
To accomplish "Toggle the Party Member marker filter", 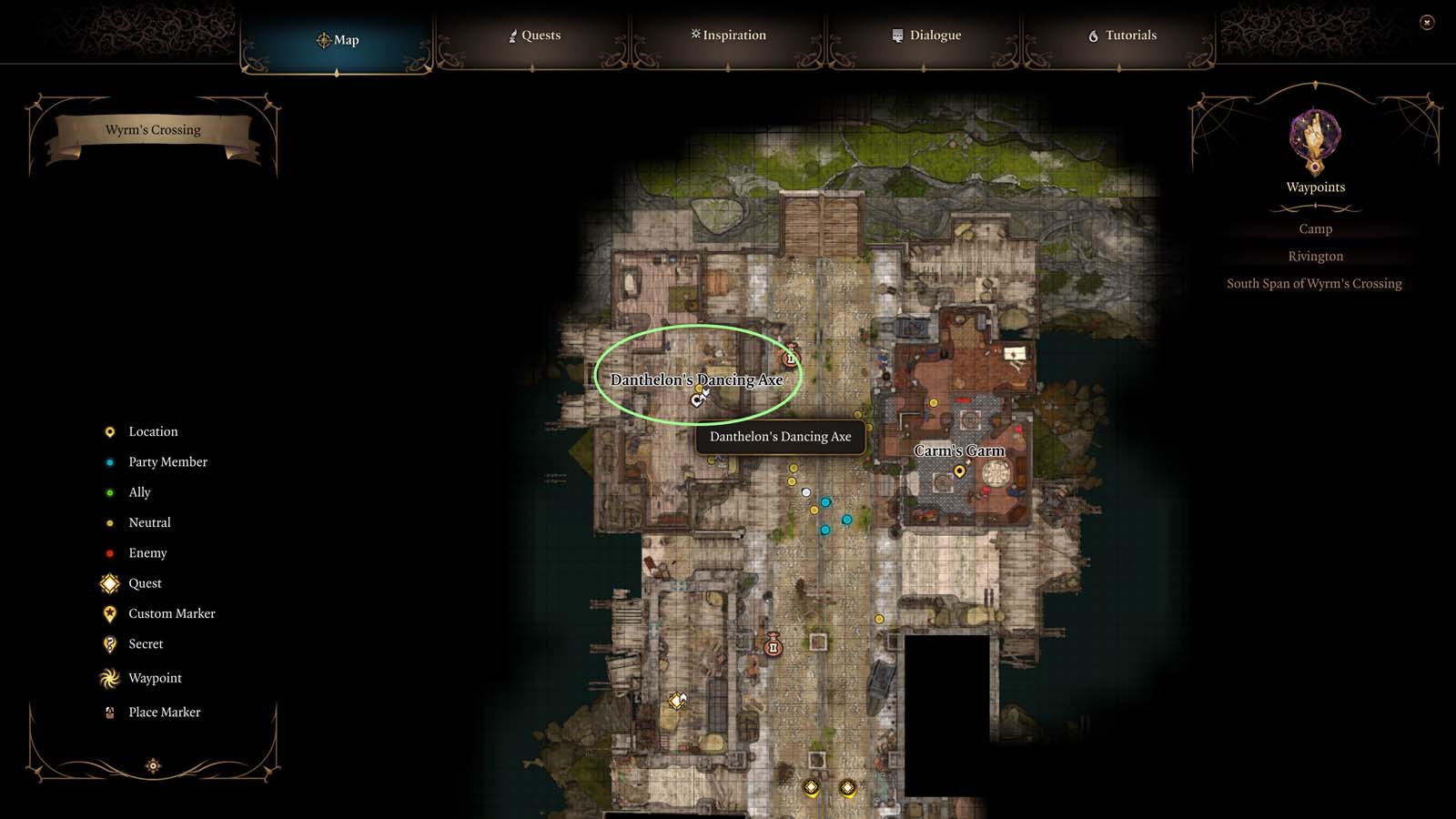I will click(x=109, y=461).
